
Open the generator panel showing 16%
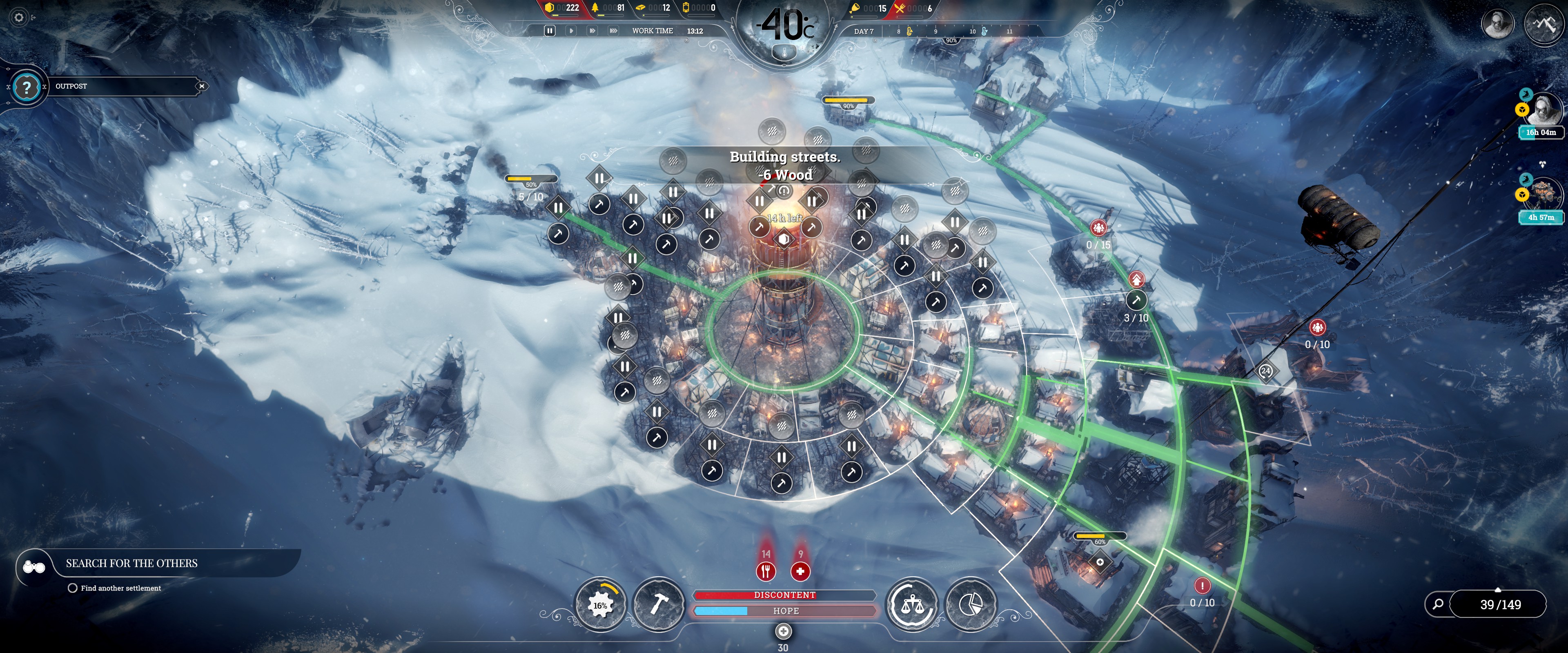click(601, 605)
